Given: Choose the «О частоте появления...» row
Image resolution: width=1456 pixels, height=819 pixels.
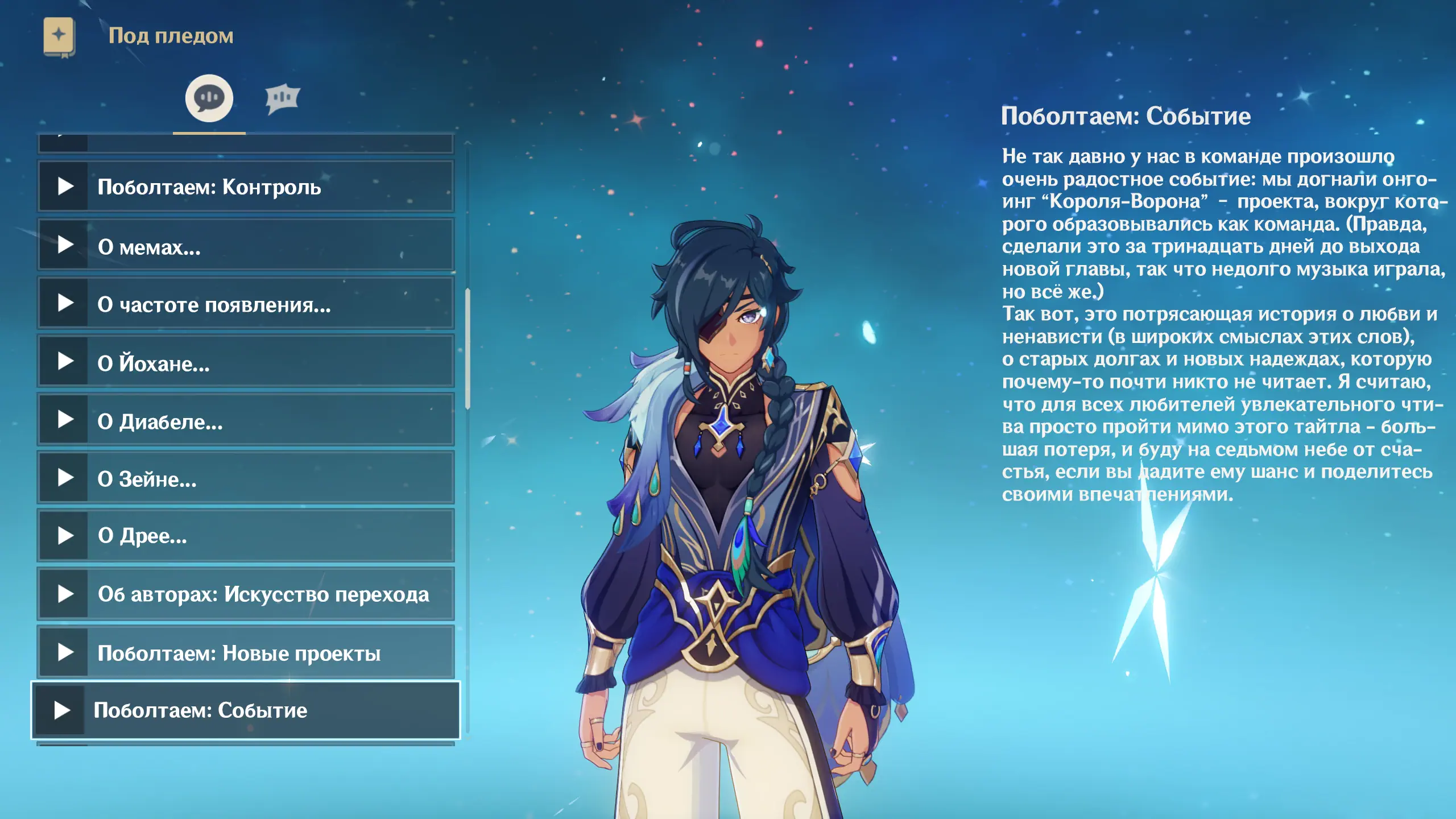Looking at the screenshot, I should [x=246, y=304].
